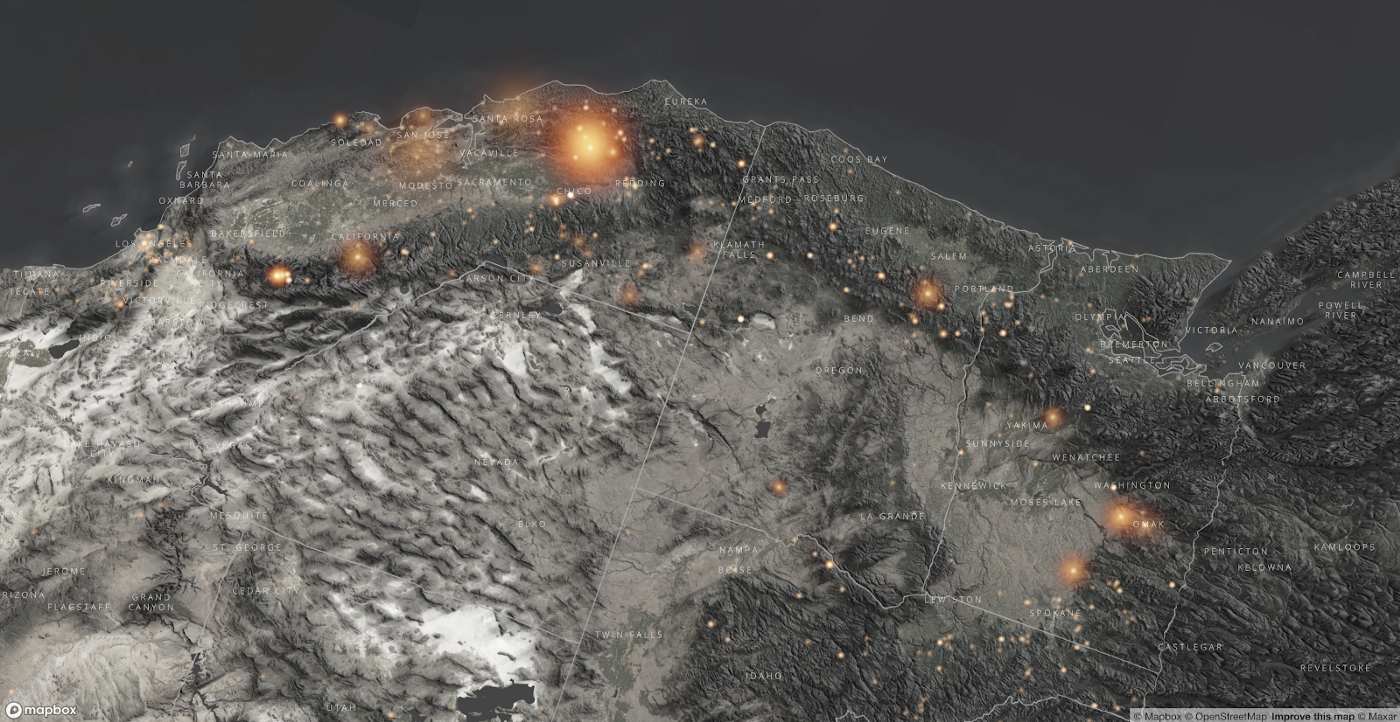The image size is (1400, 722).
Task: Open the "© OpenStreetMap" attribution link
Action: [x=1228, y=715]
